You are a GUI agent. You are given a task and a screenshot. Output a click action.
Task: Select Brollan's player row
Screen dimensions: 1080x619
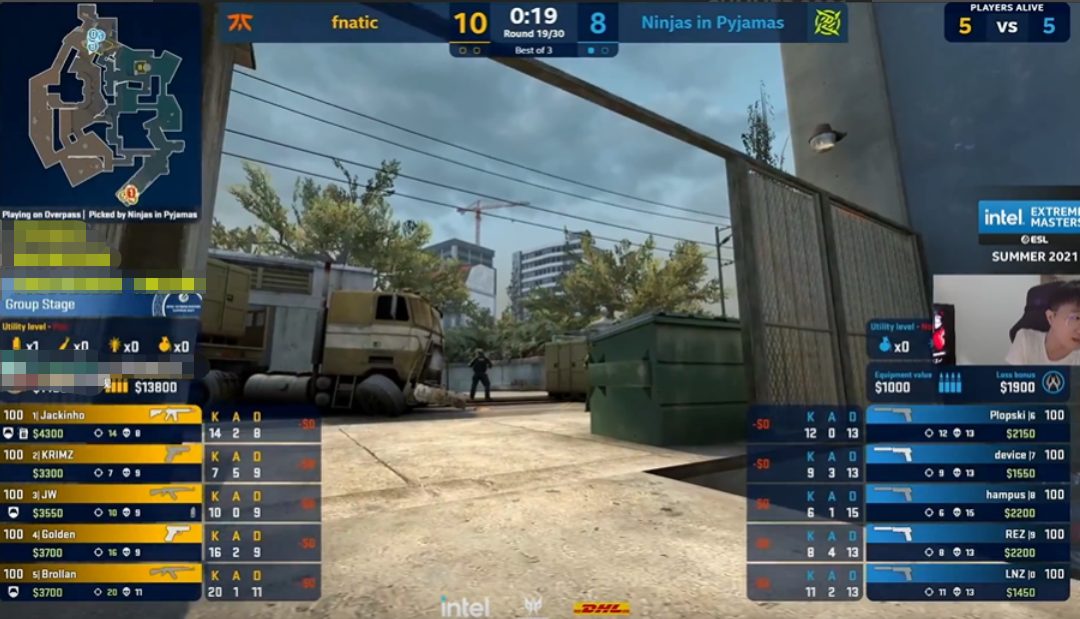[100, 583]
